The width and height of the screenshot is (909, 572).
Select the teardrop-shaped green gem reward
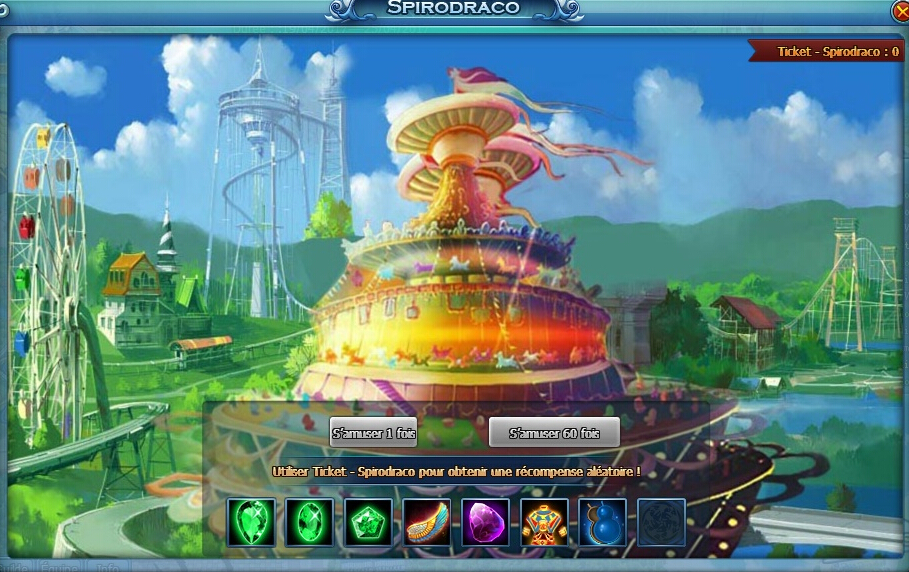(251, 522)
